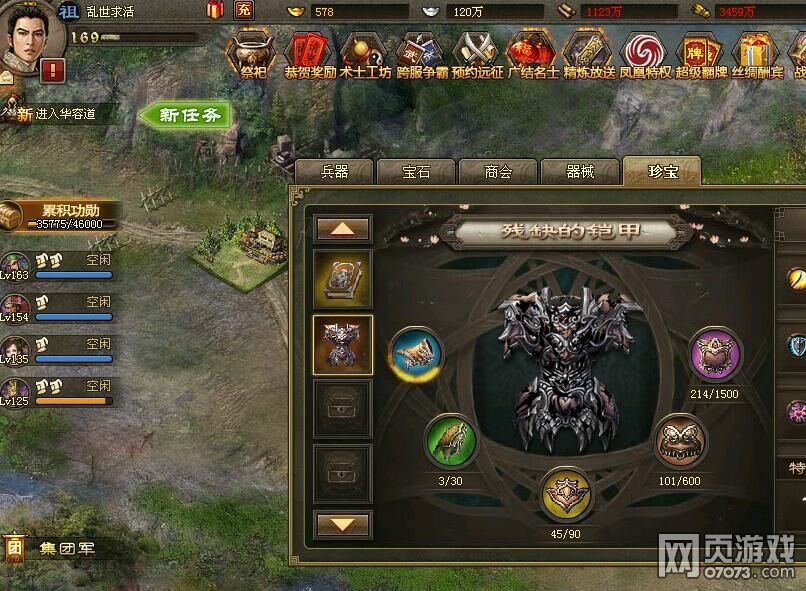Select the 商会 tab
Viewport: 806px width, 591px height.
pos(498,172)
